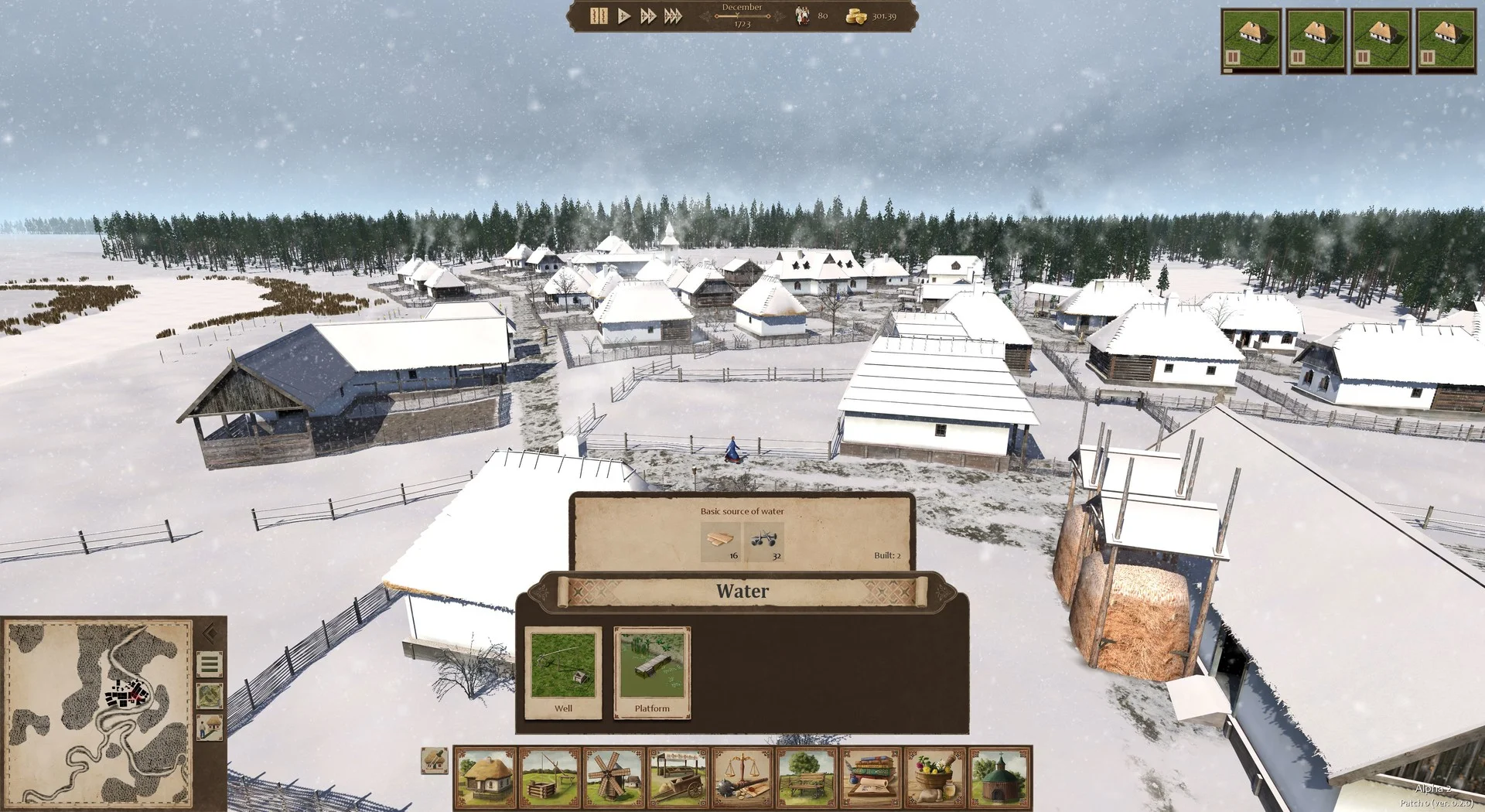Viewport: 1485px width, 812px height.
Task: Pause the game simulation
Action: (598, 16)
